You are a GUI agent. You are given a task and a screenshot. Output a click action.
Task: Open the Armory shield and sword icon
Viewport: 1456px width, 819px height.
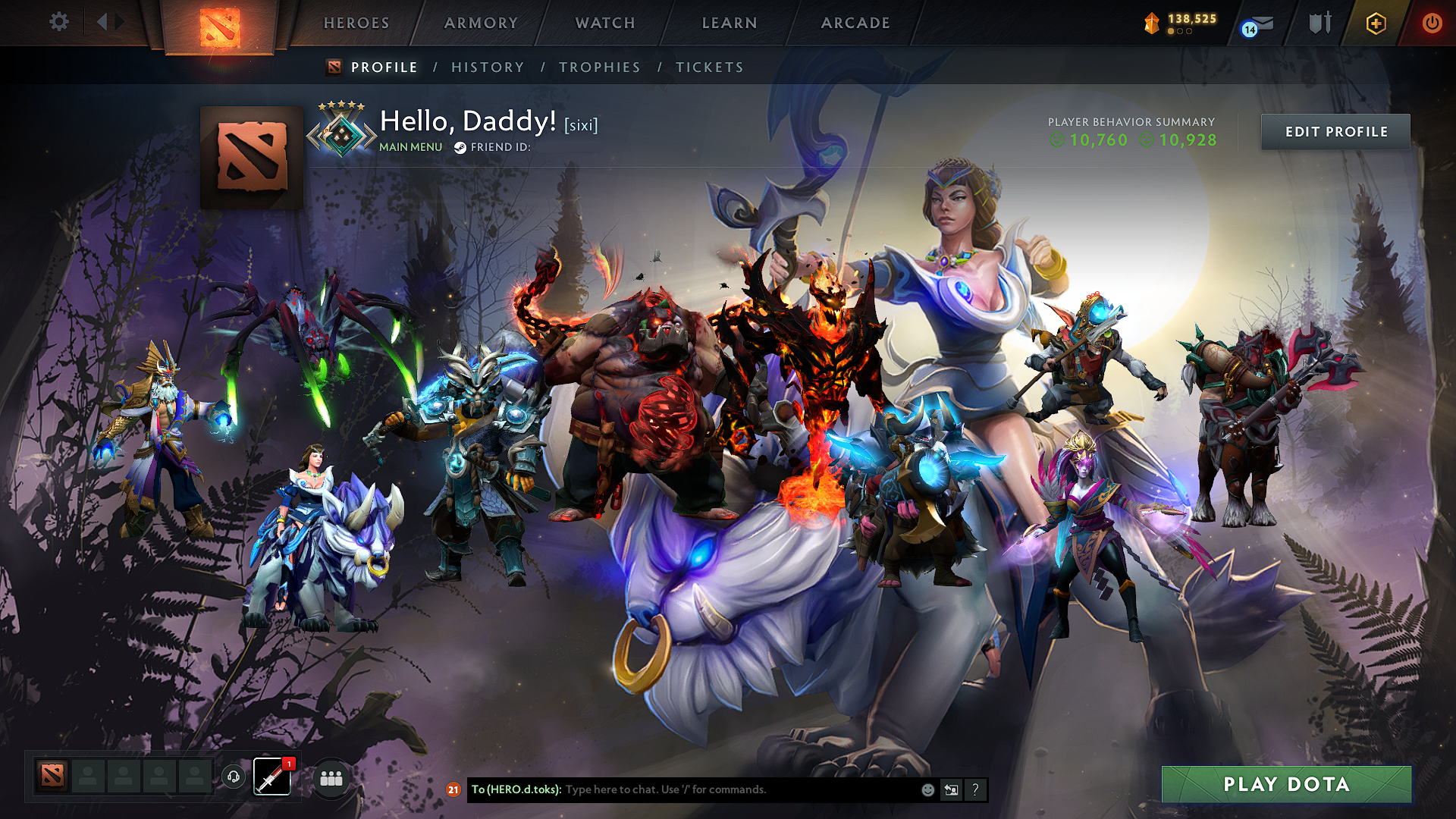(x=1319, y=23)
